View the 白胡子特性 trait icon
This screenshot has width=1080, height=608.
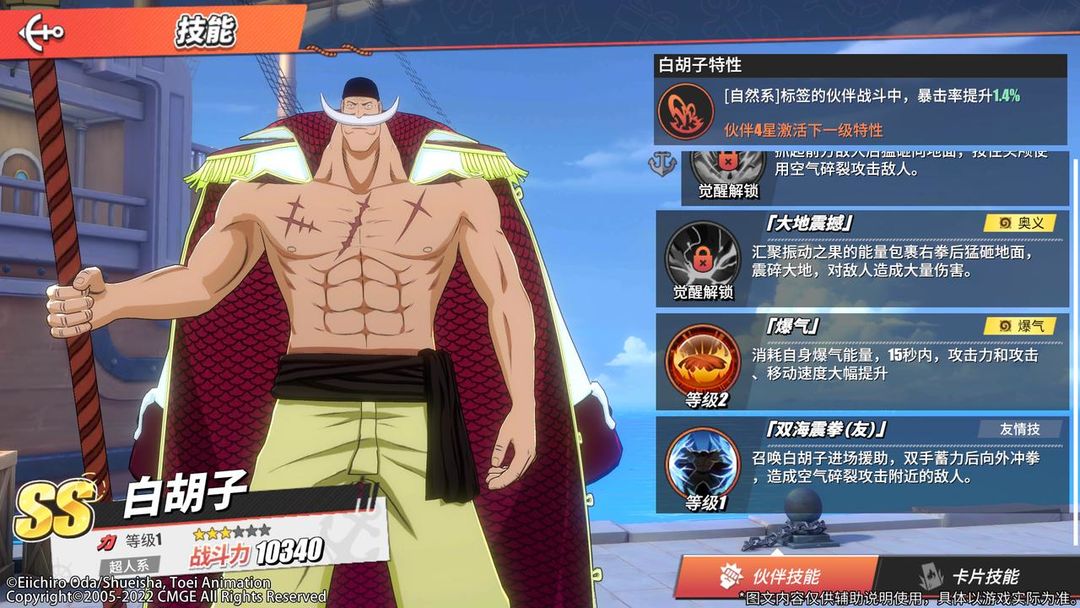pos(686,111)
